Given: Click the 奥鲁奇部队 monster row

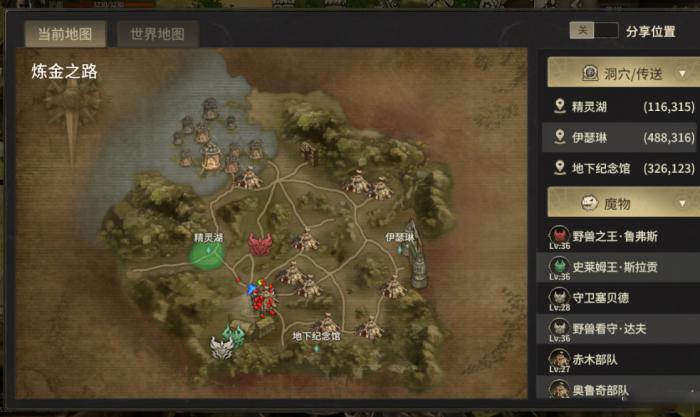Looking at the screenshot, I should [620, 389].
